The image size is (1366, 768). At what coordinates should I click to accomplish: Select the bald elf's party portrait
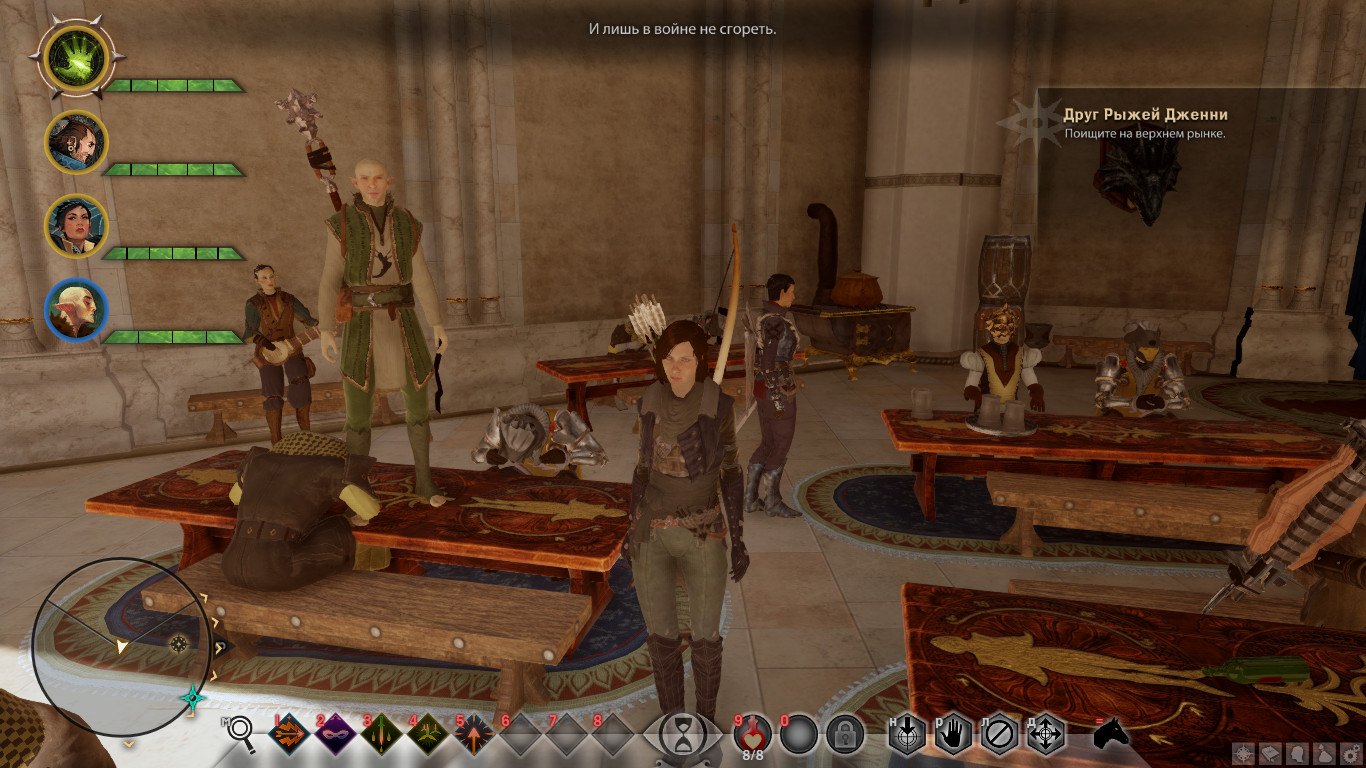(x=76, y=310)
